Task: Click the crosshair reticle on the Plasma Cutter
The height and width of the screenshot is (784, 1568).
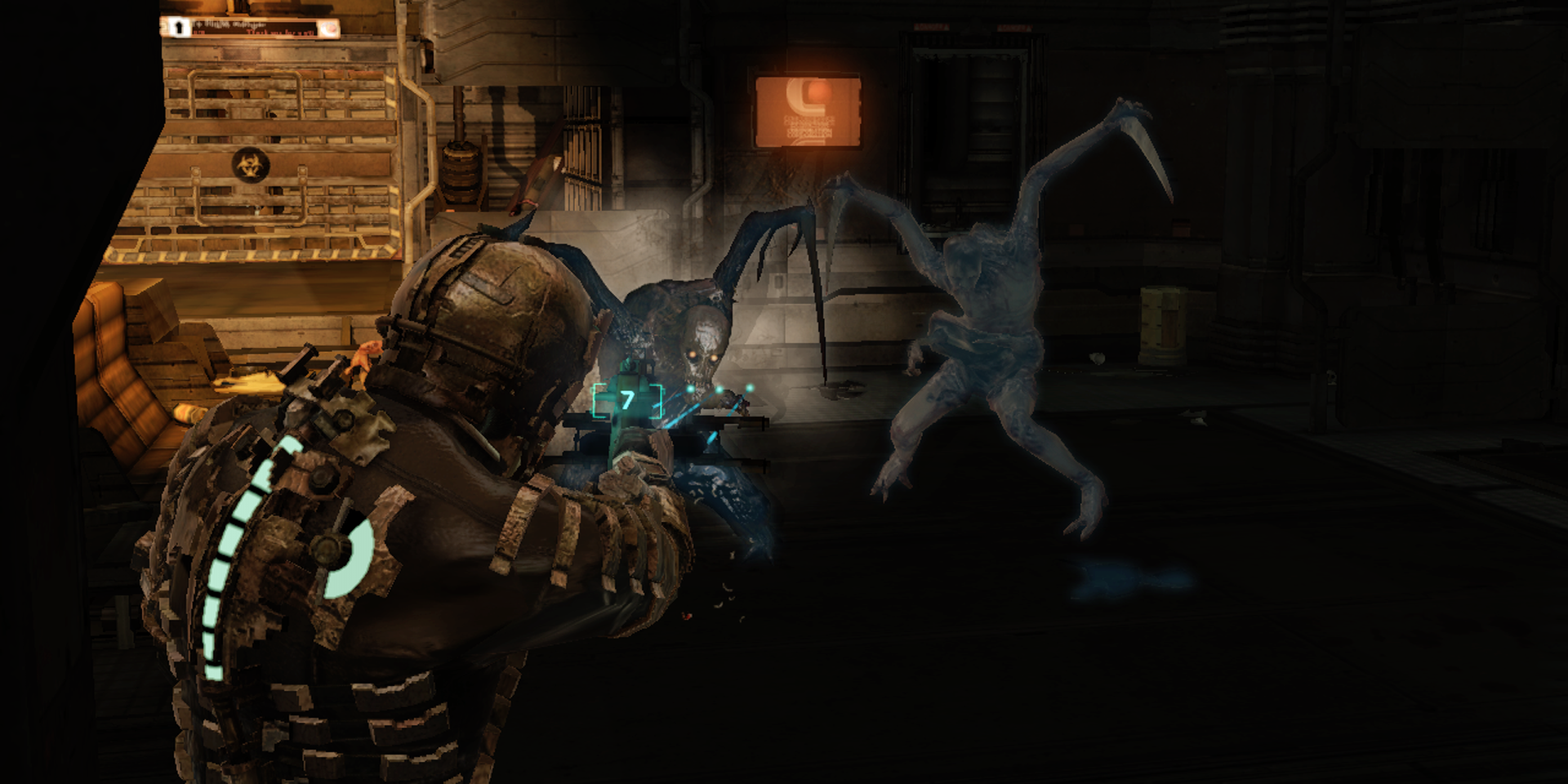Action: 719,389
